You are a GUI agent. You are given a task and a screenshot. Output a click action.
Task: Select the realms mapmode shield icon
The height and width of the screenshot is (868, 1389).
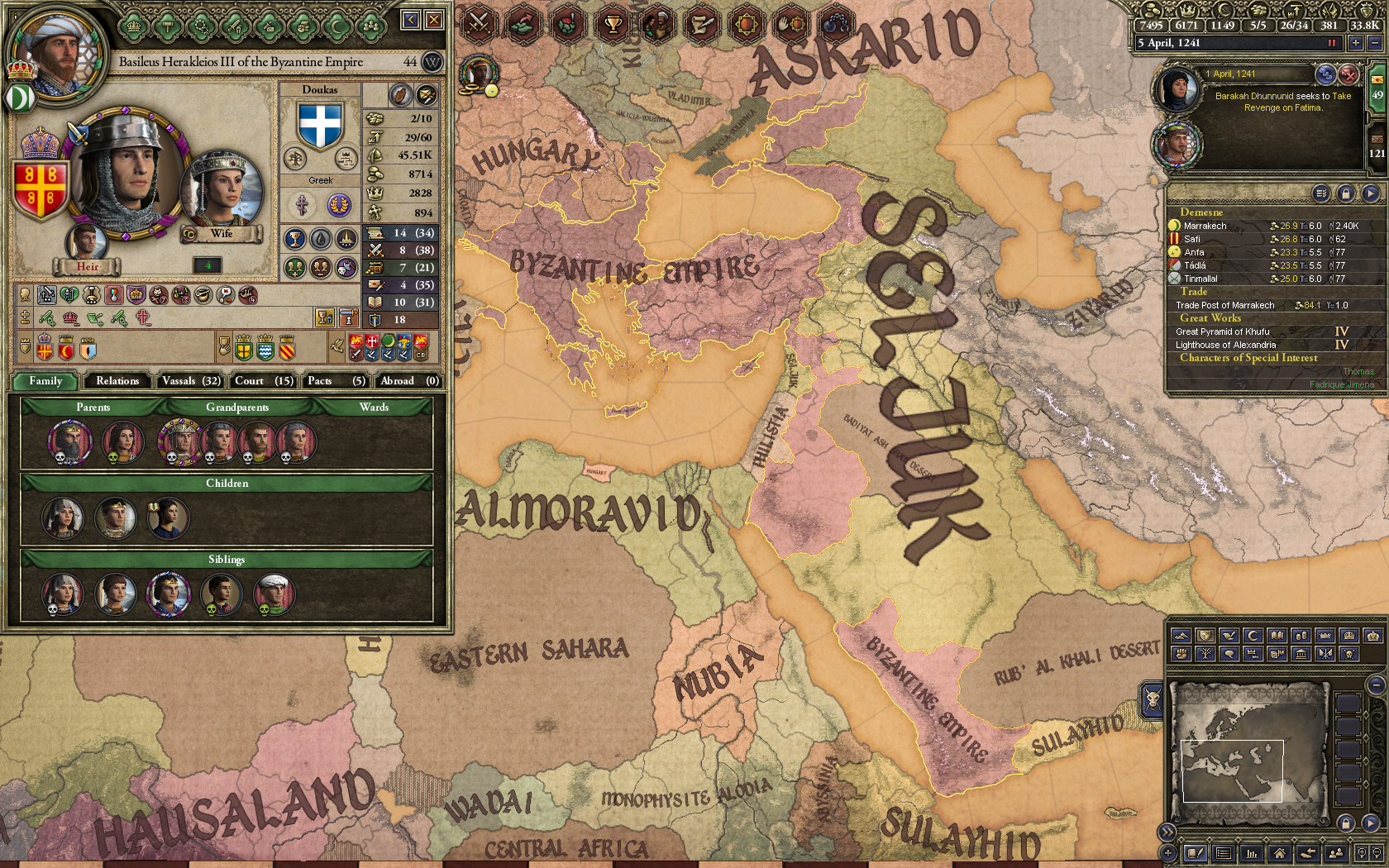coord(1204,637)
